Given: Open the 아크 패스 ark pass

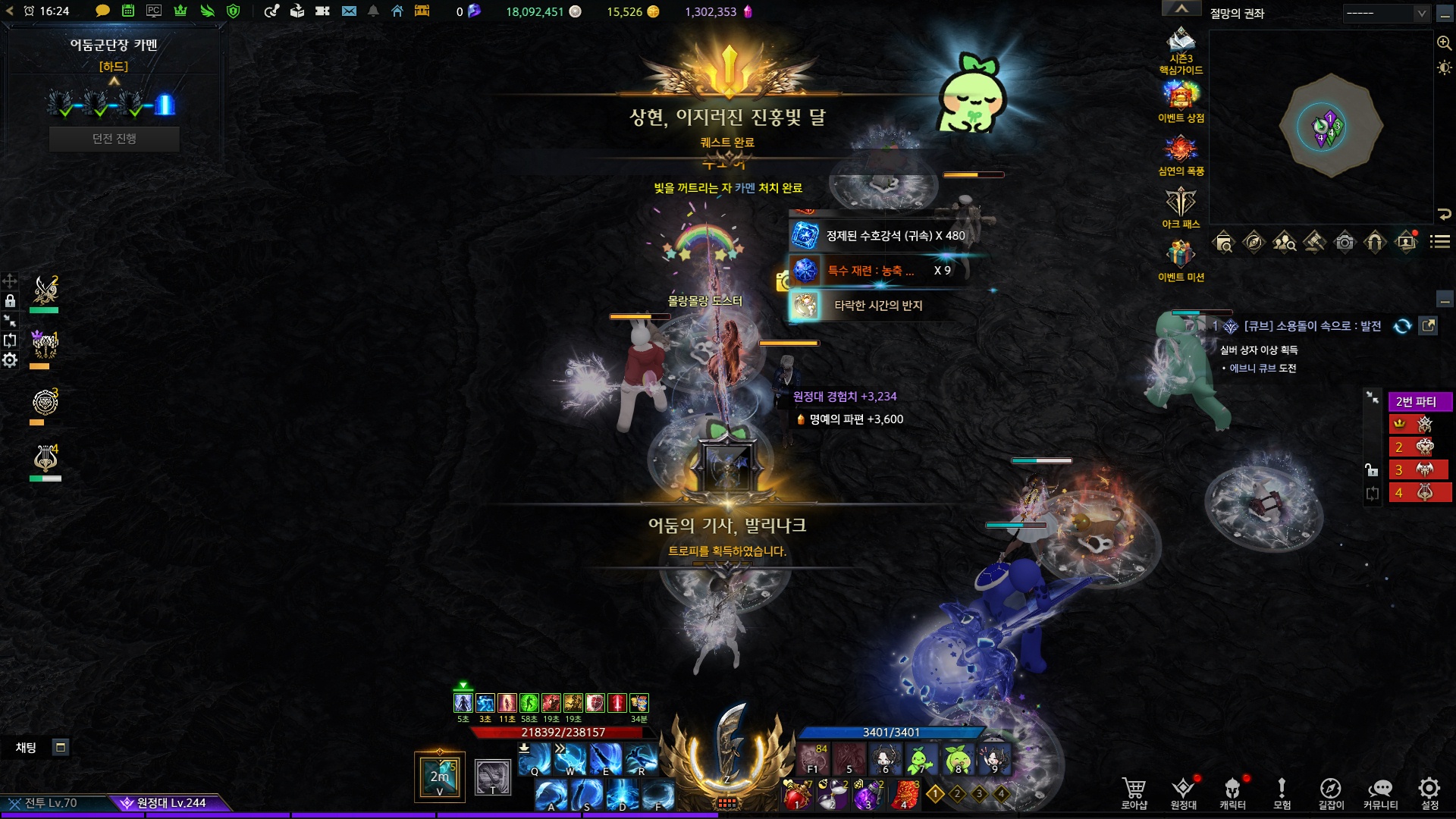Looking at the screenshot, I should [x=1181, y=208].
